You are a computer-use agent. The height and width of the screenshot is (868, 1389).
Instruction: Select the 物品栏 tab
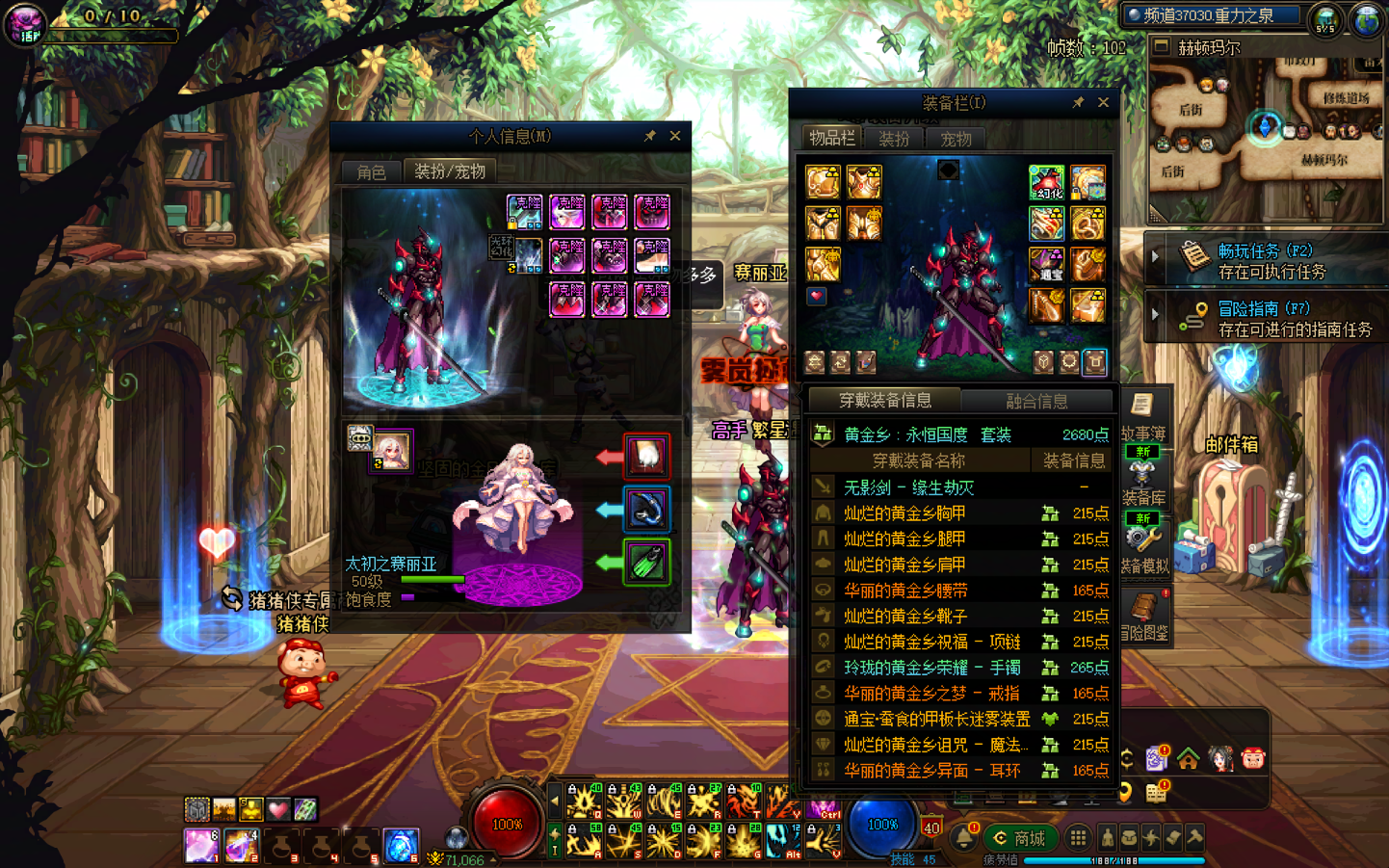pos(831,138)
